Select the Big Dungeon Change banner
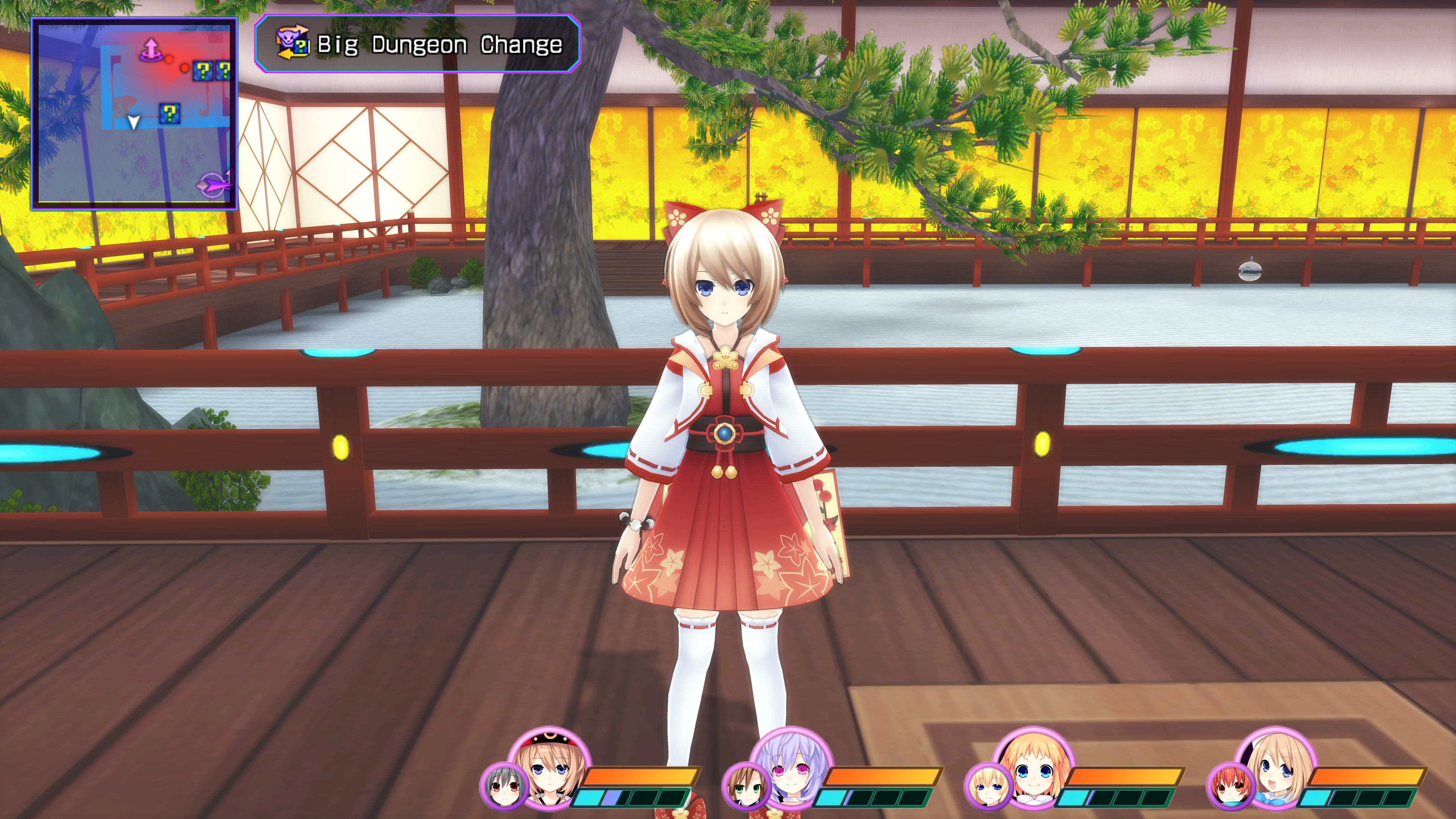This screenshot has width=1456, height=819. (417, 44)
